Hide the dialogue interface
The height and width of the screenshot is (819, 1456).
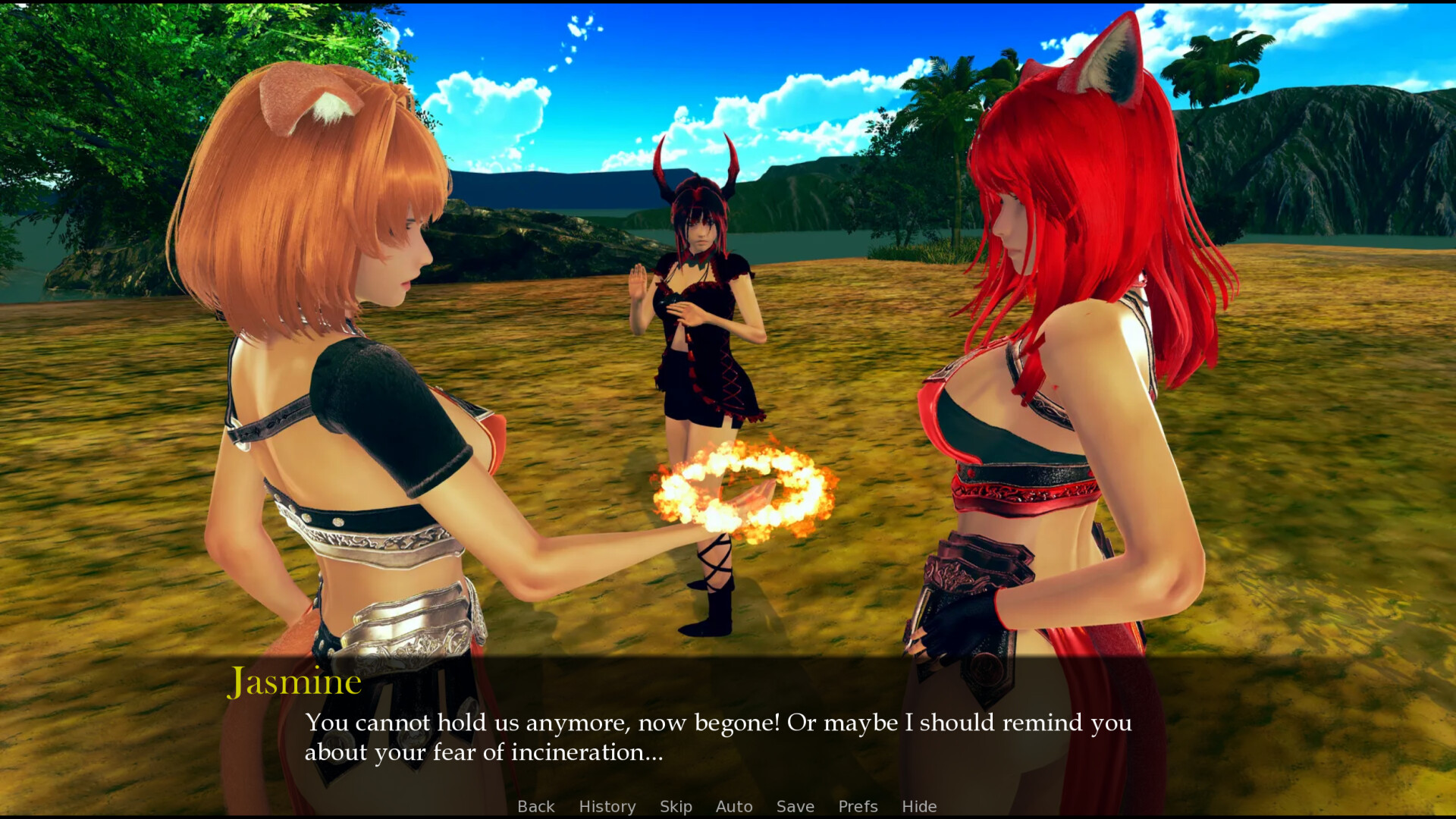(x=919, y=806)
